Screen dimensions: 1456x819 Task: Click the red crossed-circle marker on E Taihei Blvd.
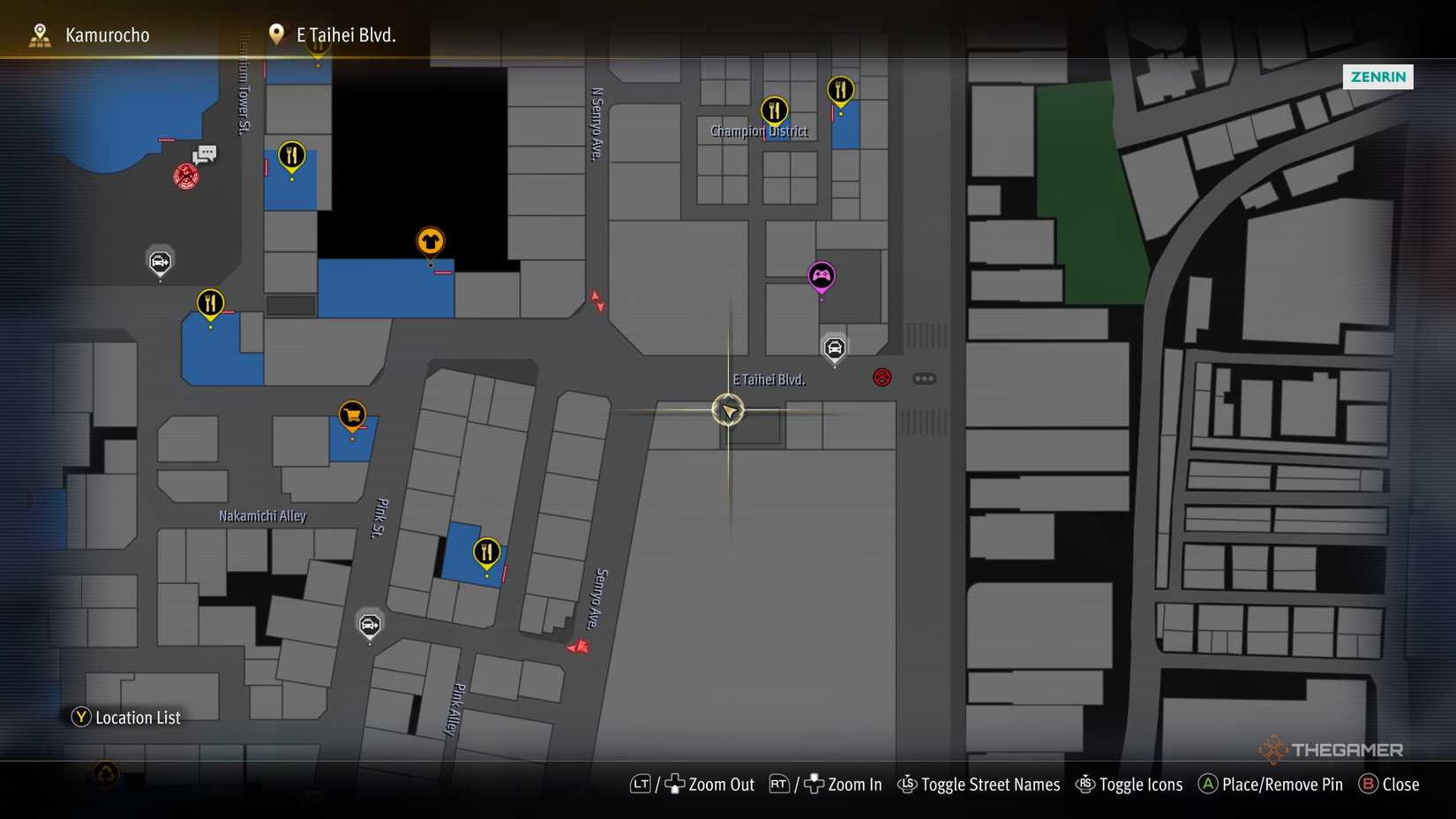[x=882, y=377]
